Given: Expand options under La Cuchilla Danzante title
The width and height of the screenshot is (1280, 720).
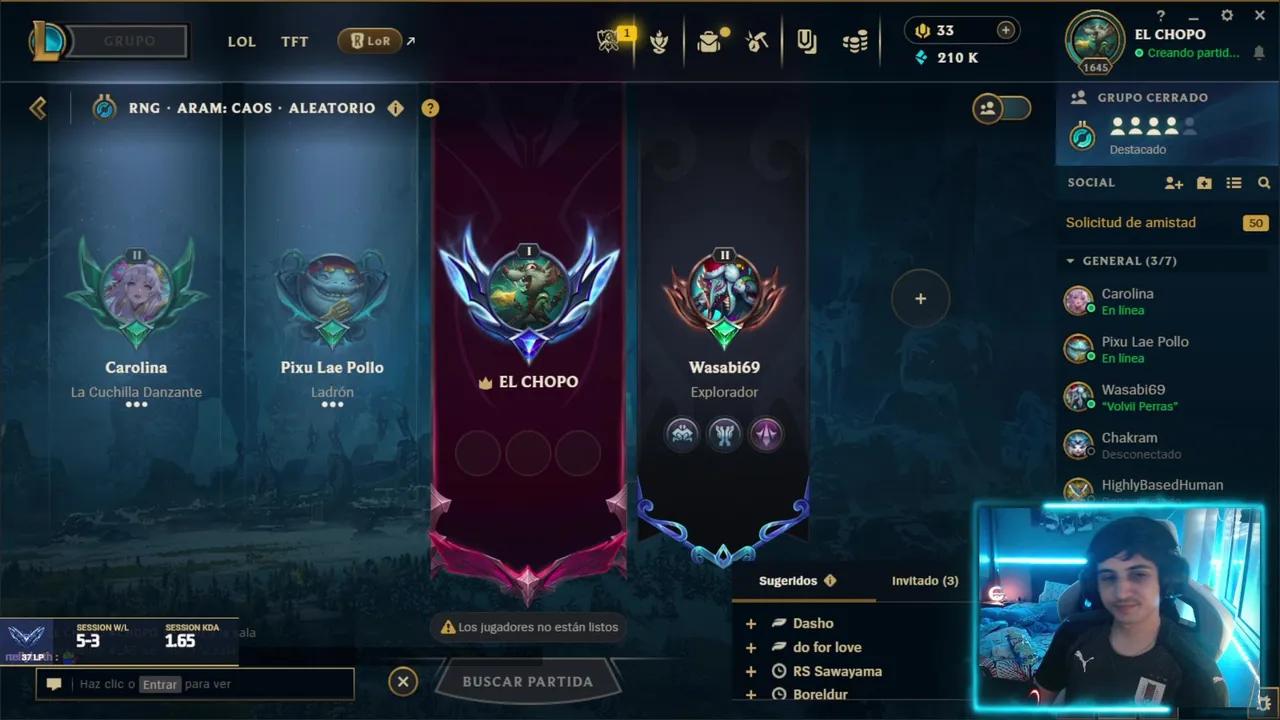Looking at the screenshot, I should (x=136, y=406).
